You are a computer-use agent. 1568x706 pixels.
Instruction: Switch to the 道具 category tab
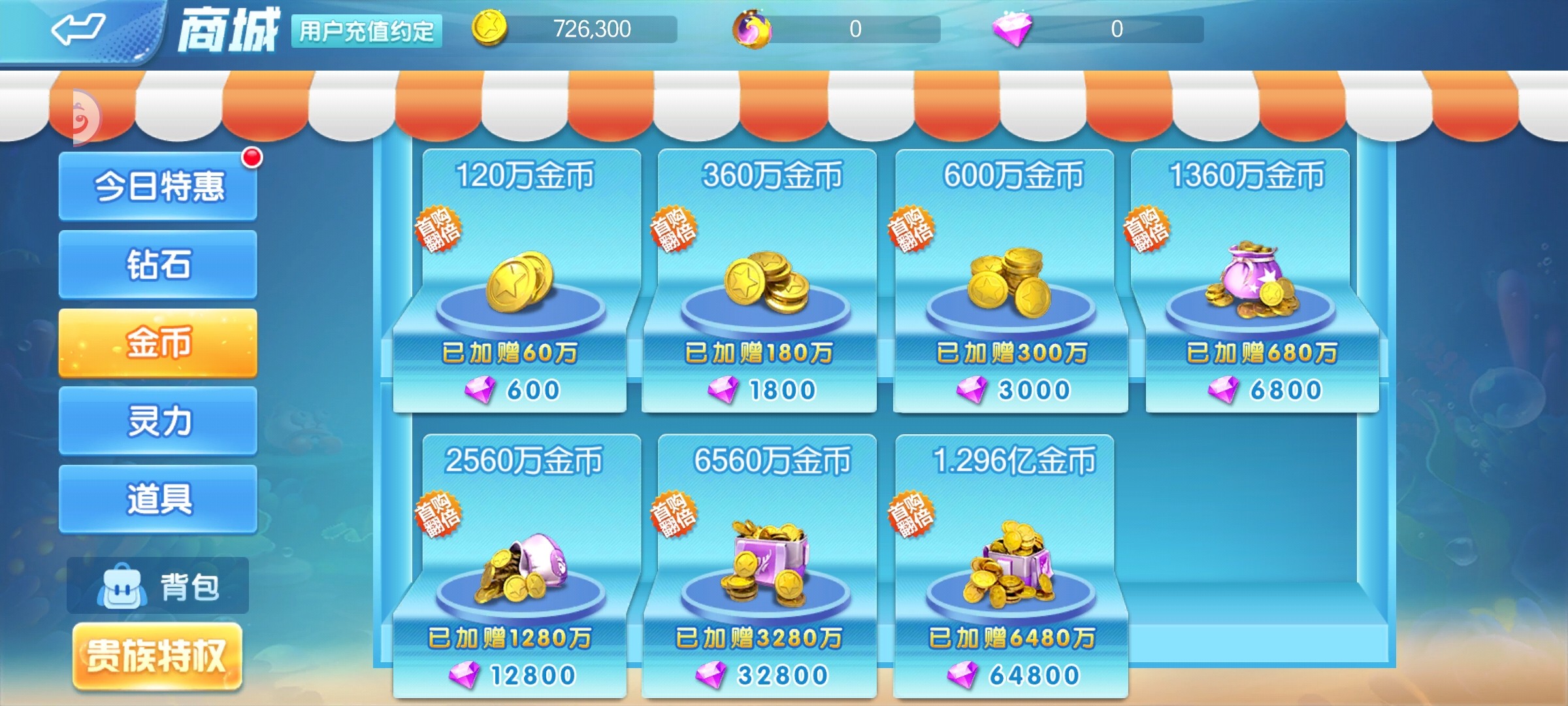[x=157, y=499]
